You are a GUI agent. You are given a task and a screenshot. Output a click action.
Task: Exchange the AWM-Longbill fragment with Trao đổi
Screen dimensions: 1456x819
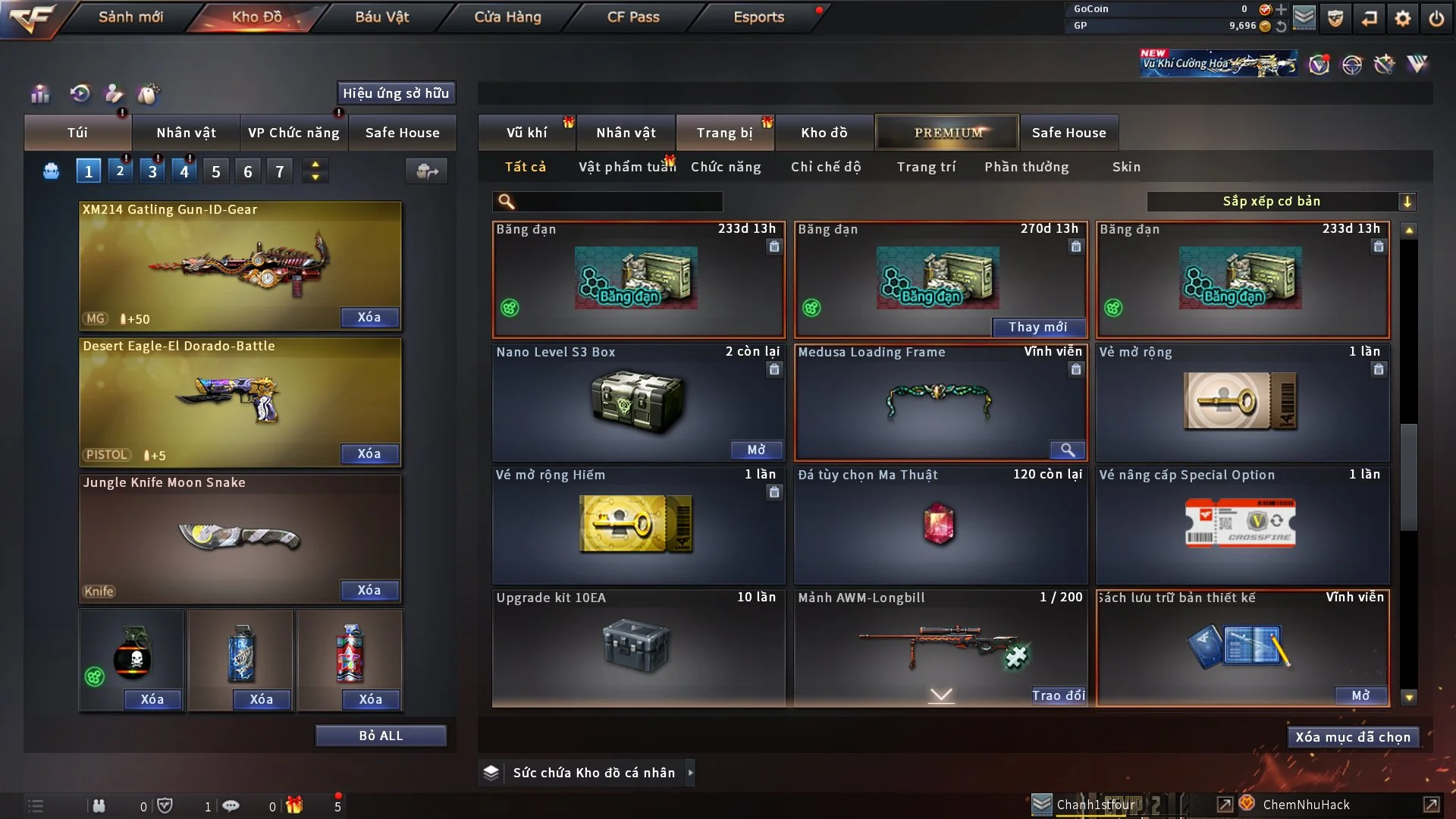click(x=1058, y=695)
